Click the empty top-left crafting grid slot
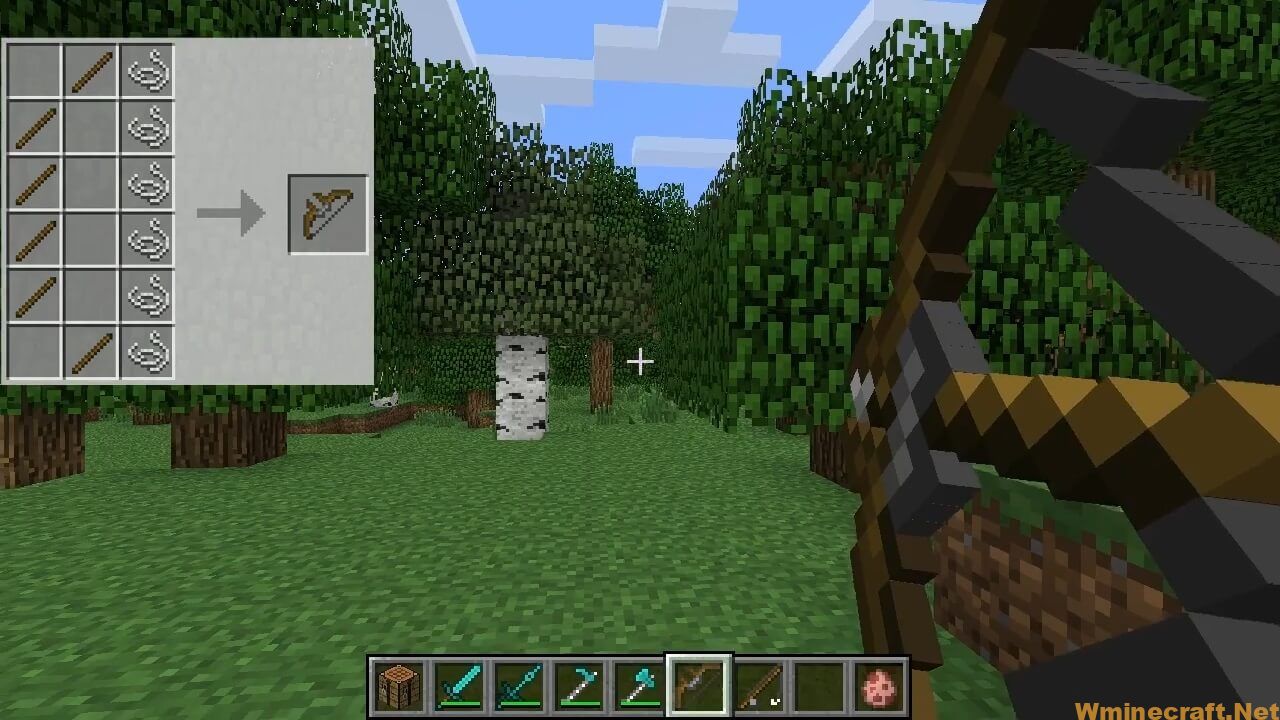 33,69
